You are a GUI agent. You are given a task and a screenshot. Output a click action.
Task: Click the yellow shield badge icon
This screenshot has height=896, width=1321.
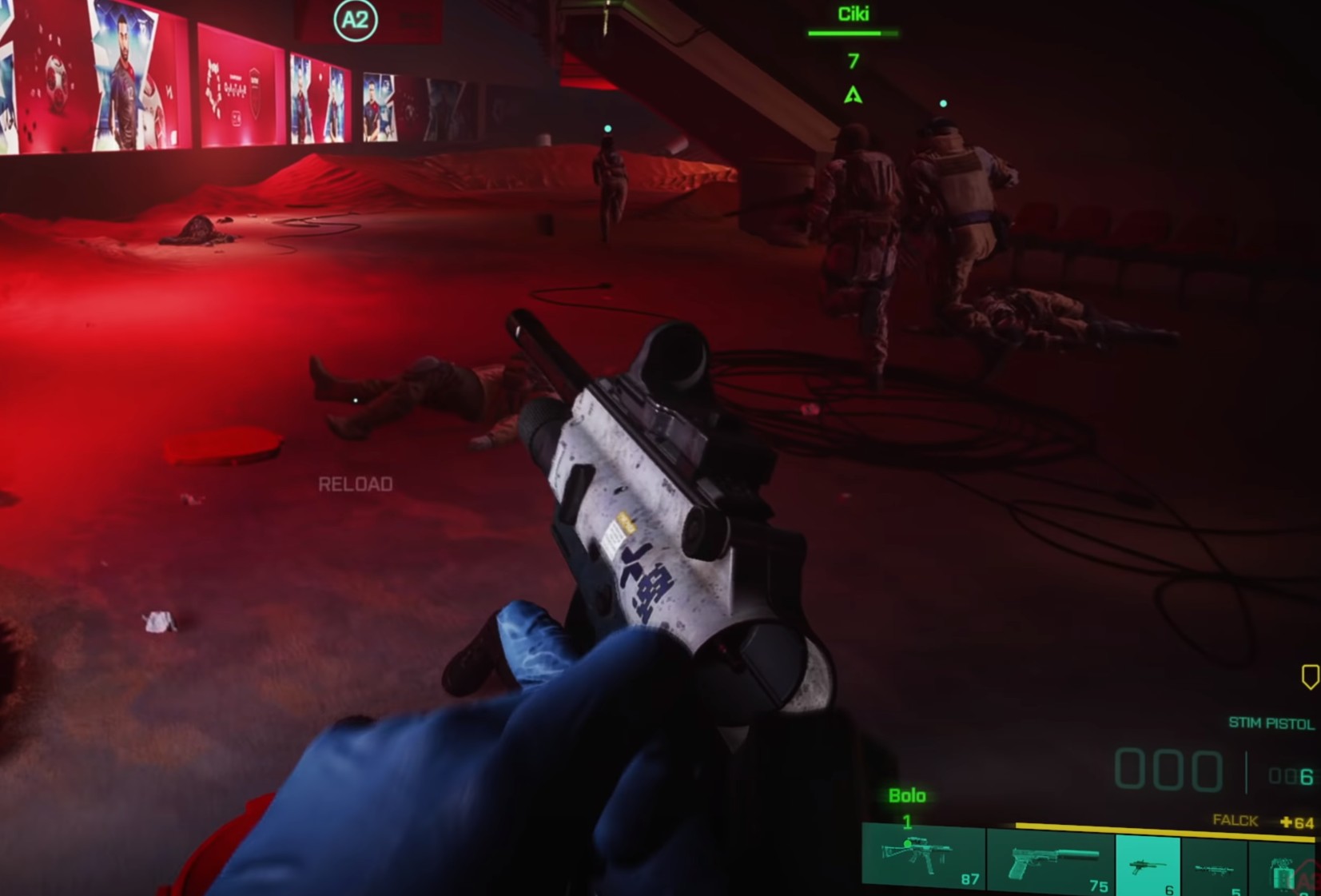coord(1310,677)
